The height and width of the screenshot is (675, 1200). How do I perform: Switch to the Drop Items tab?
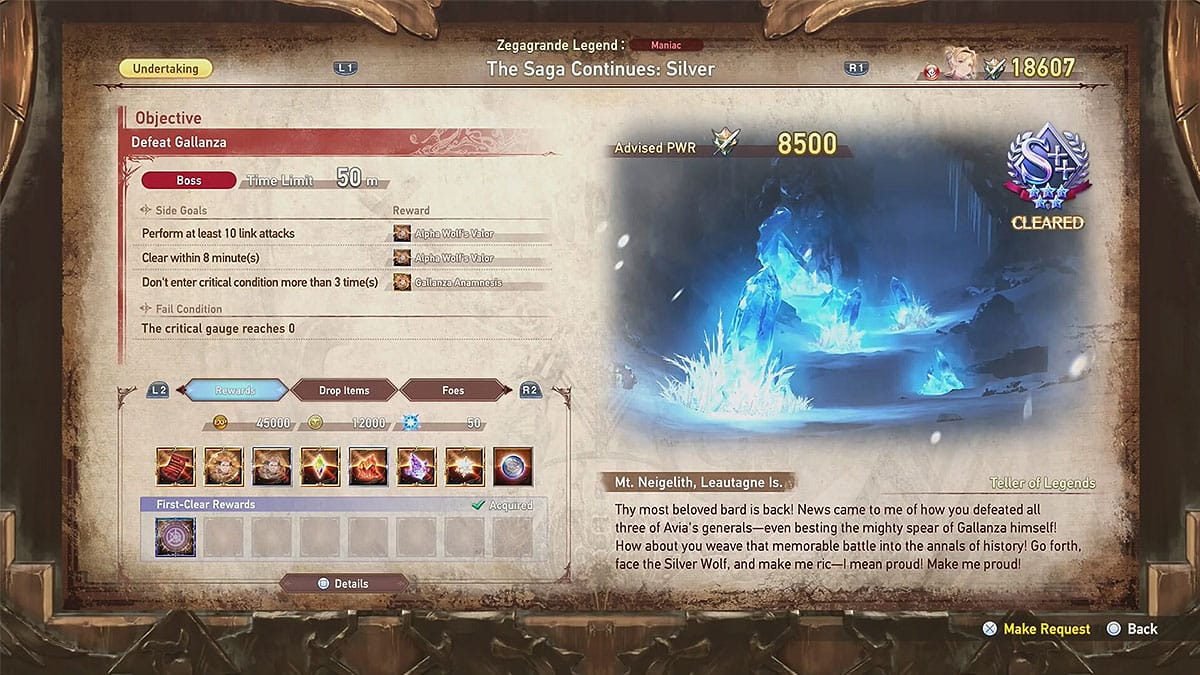coord(343,390)
